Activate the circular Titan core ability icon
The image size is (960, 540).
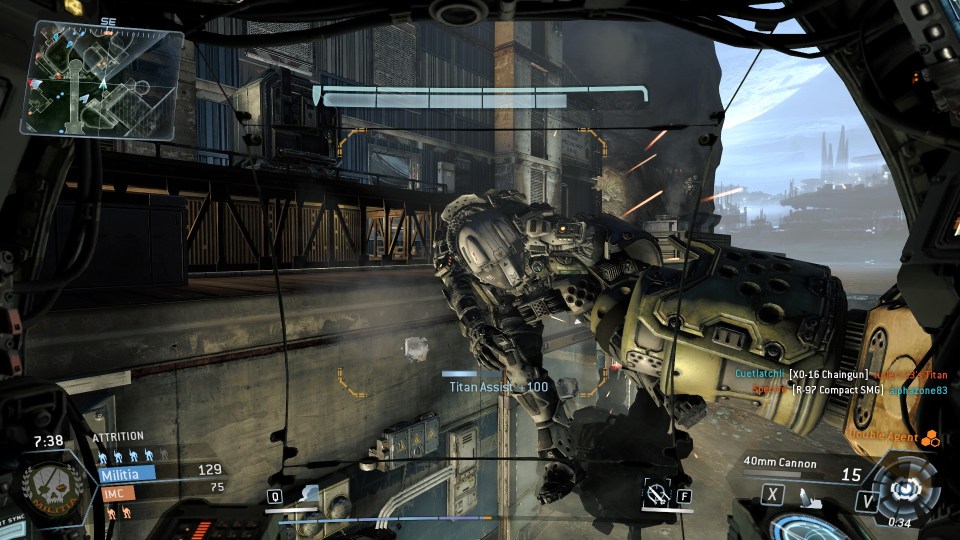[x=906, y=489]
